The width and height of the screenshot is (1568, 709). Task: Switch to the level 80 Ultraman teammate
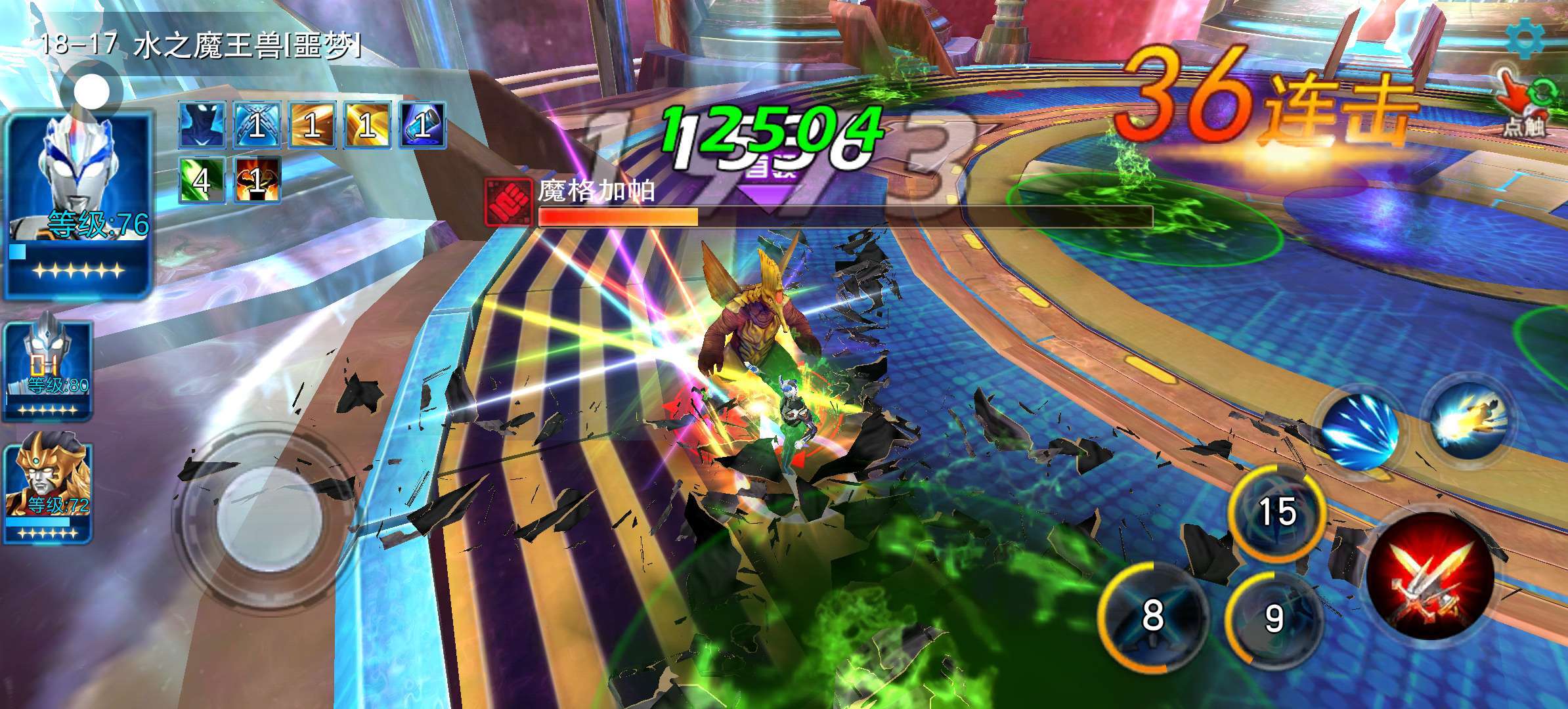click(x=49, y=370)
